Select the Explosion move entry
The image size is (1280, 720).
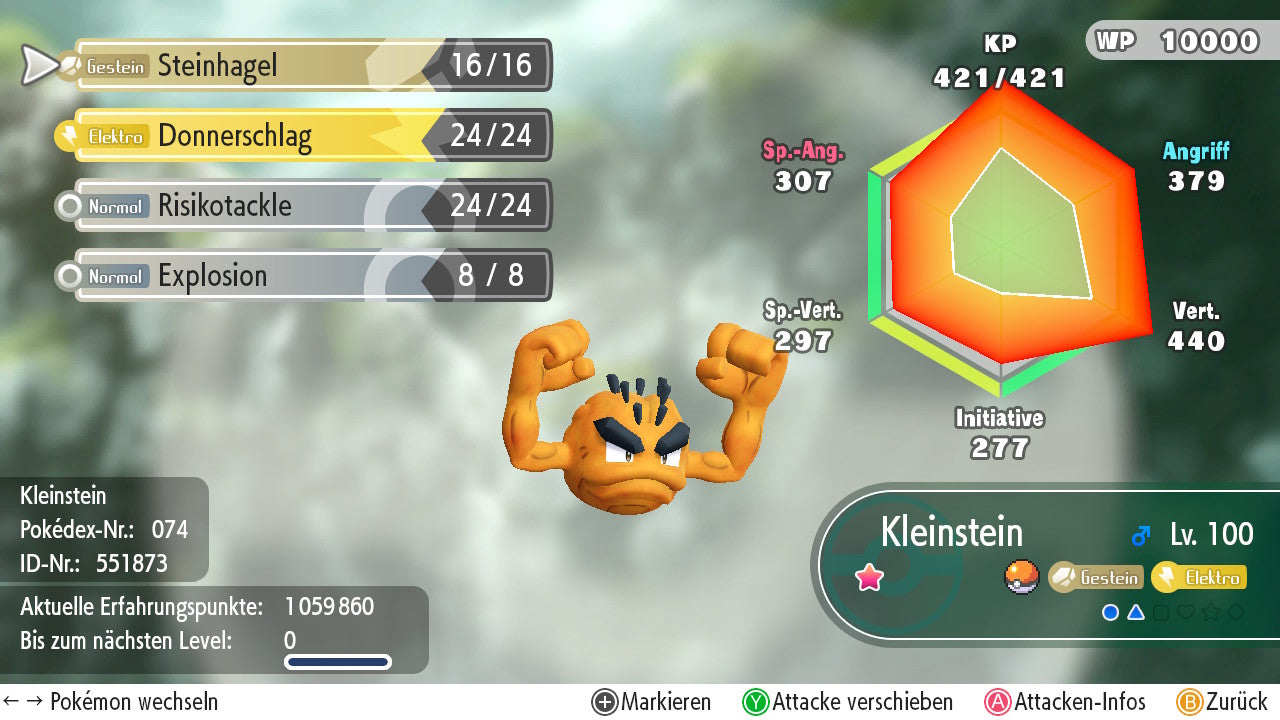pyautogui.click(x=310, y=276)
